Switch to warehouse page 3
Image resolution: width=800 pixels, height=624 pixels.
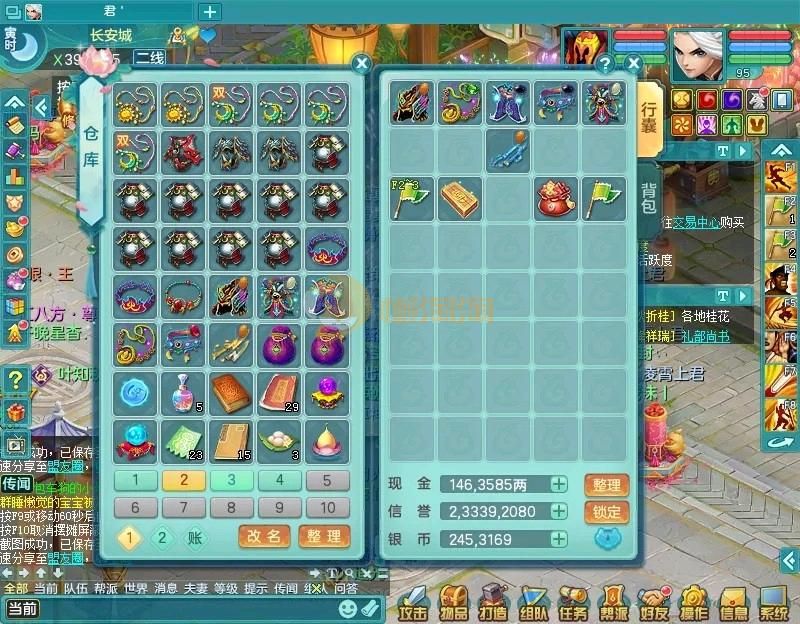231,480
